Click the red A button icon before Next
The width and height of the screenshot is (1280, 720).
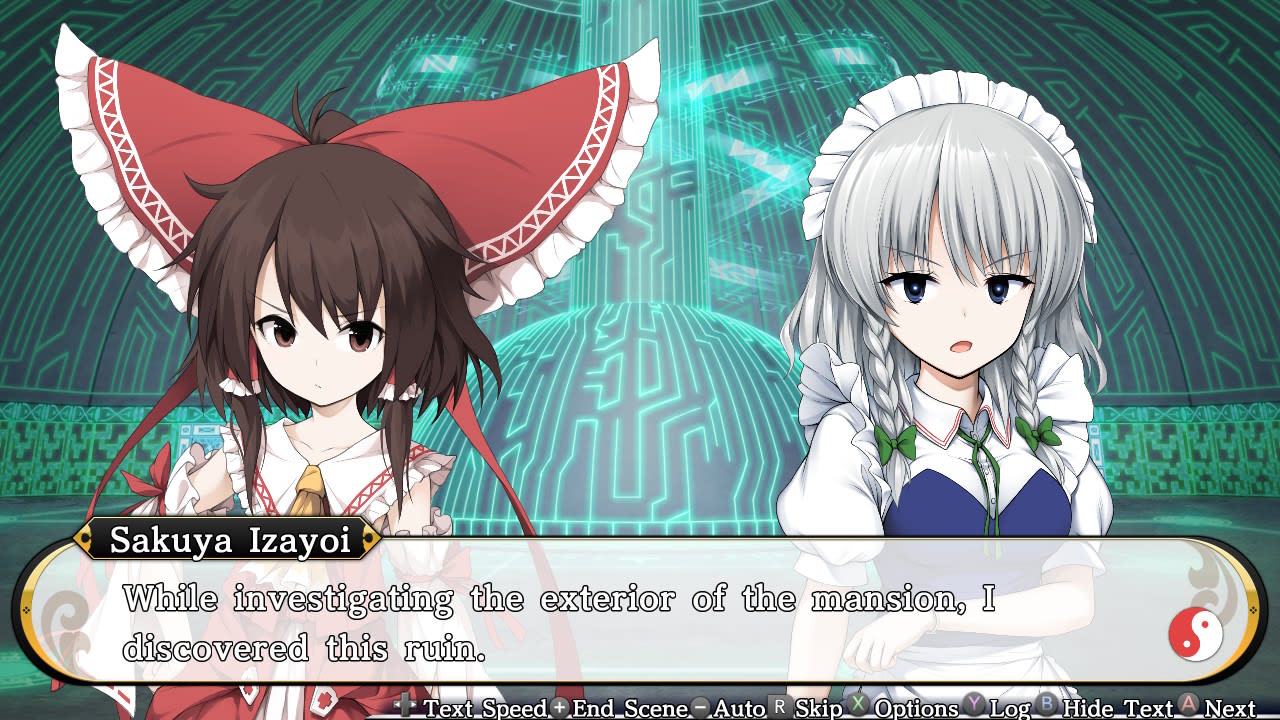1188,708
